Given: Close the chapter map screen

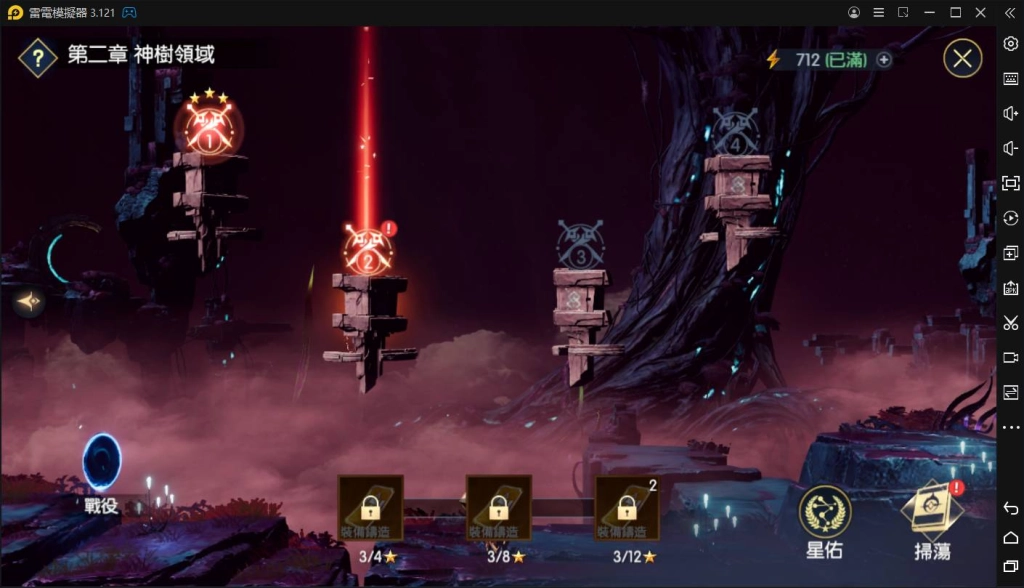Looking at the screenshot, I should [x=962, y=59].
